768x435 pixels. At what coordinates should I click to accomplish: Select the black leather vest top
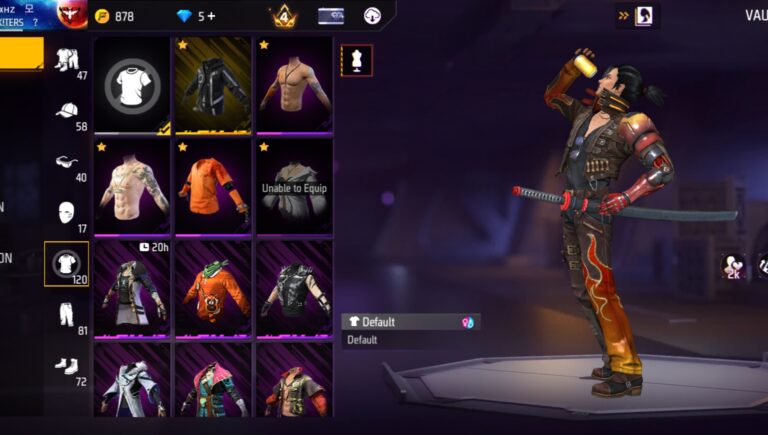[294, 288]
